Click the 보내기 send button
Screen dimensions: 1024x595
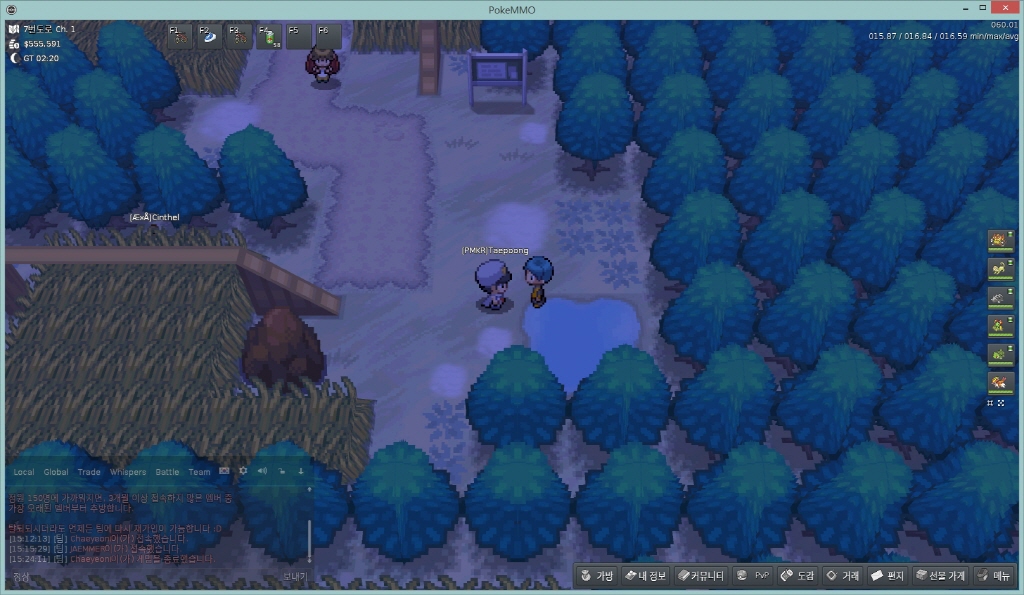(x=294, y=577)
